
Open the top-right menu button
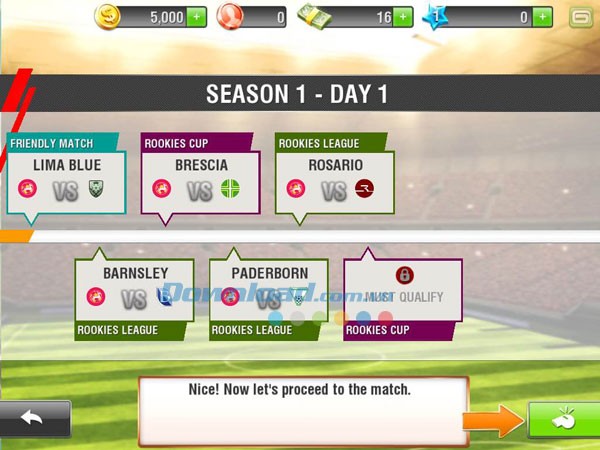pos(580,17)
